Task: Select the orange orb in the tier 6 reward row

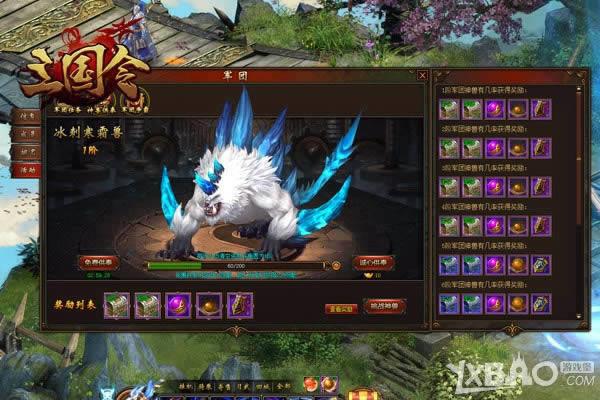Action: 517,303
